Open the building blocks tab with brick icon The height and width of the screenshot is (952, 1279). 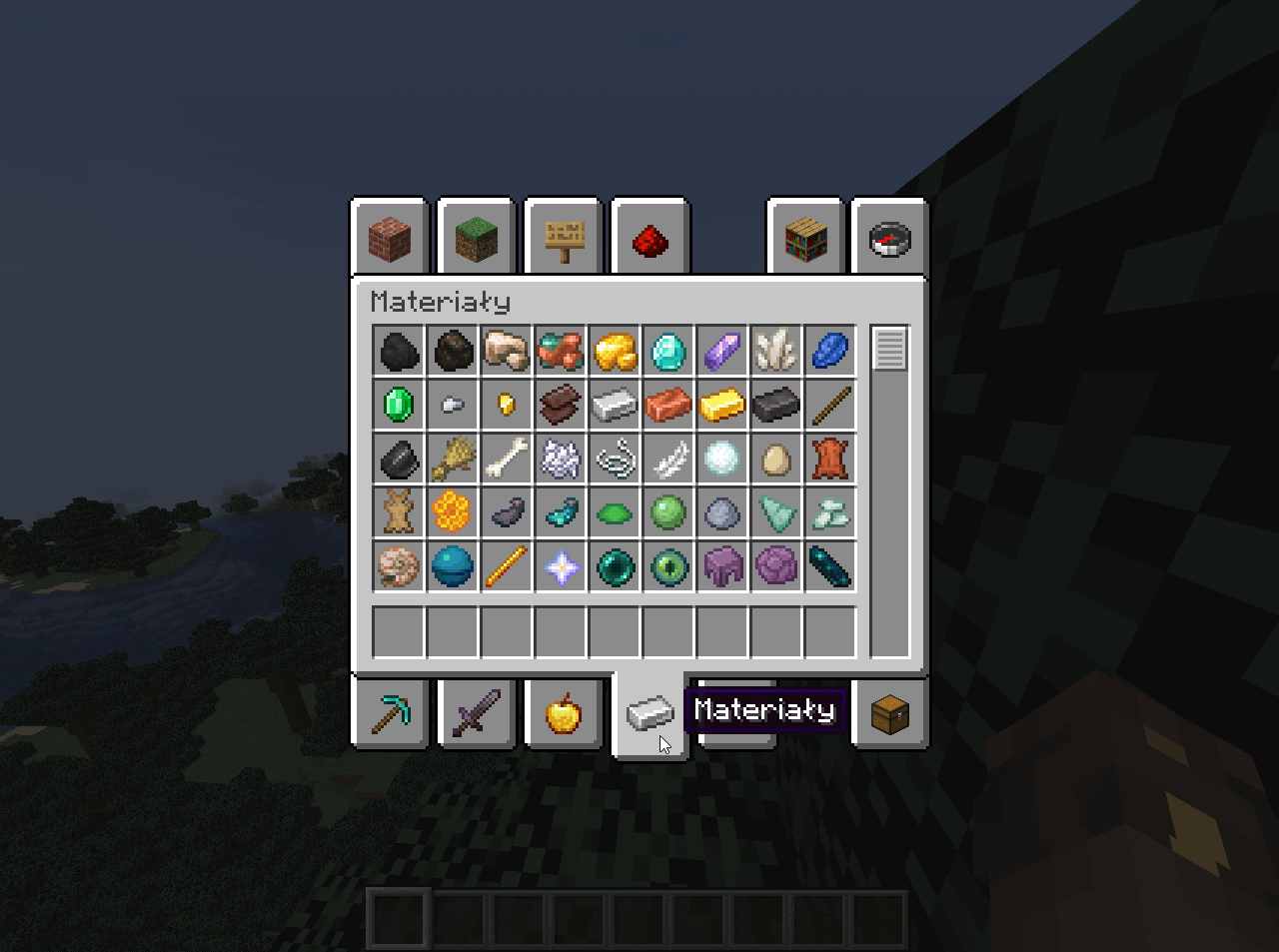(390, 239)
